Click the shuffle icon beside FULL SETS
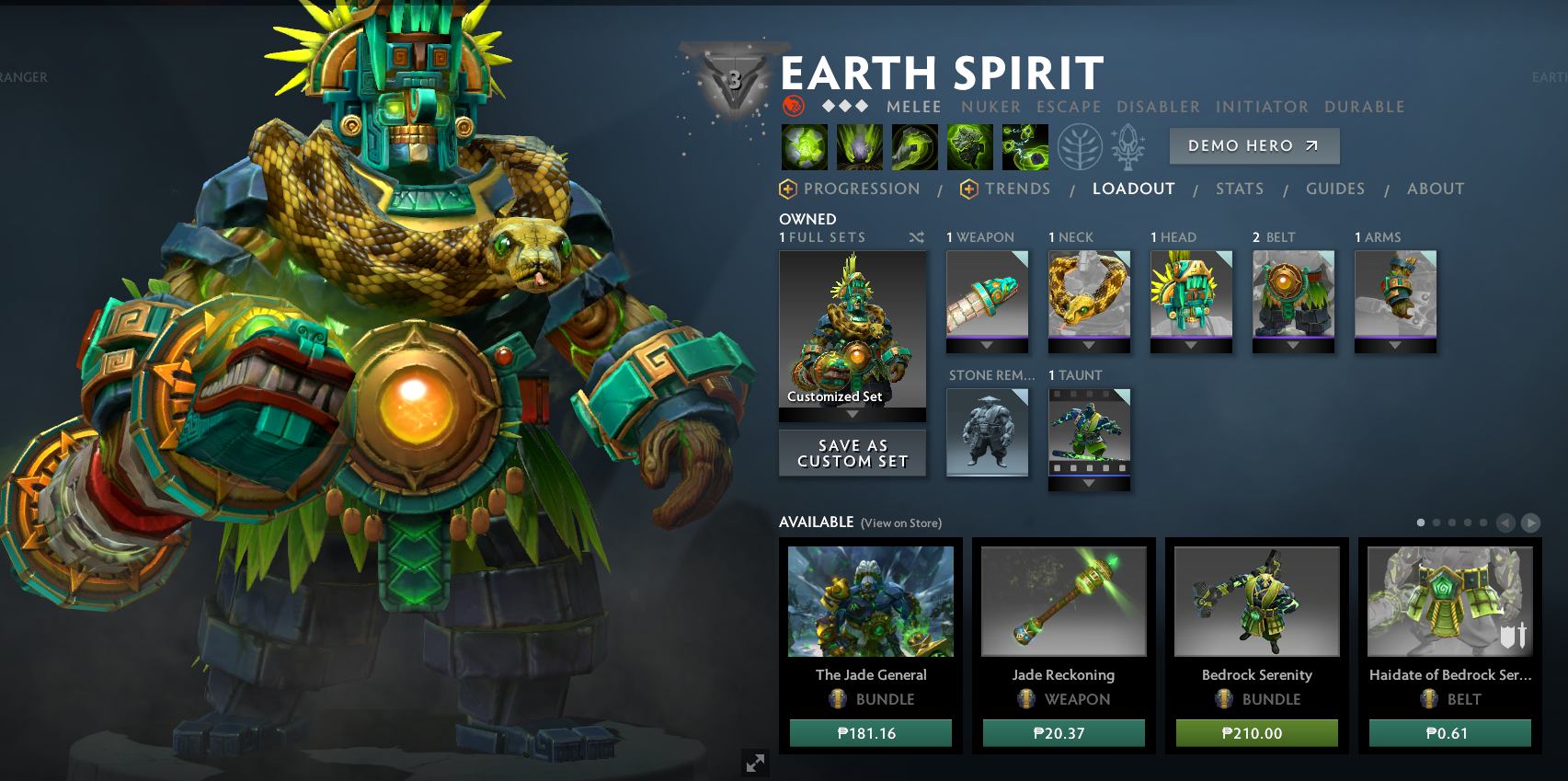Image resolution: width=1568 pixels, height=781 pixels. coord(913,237)
